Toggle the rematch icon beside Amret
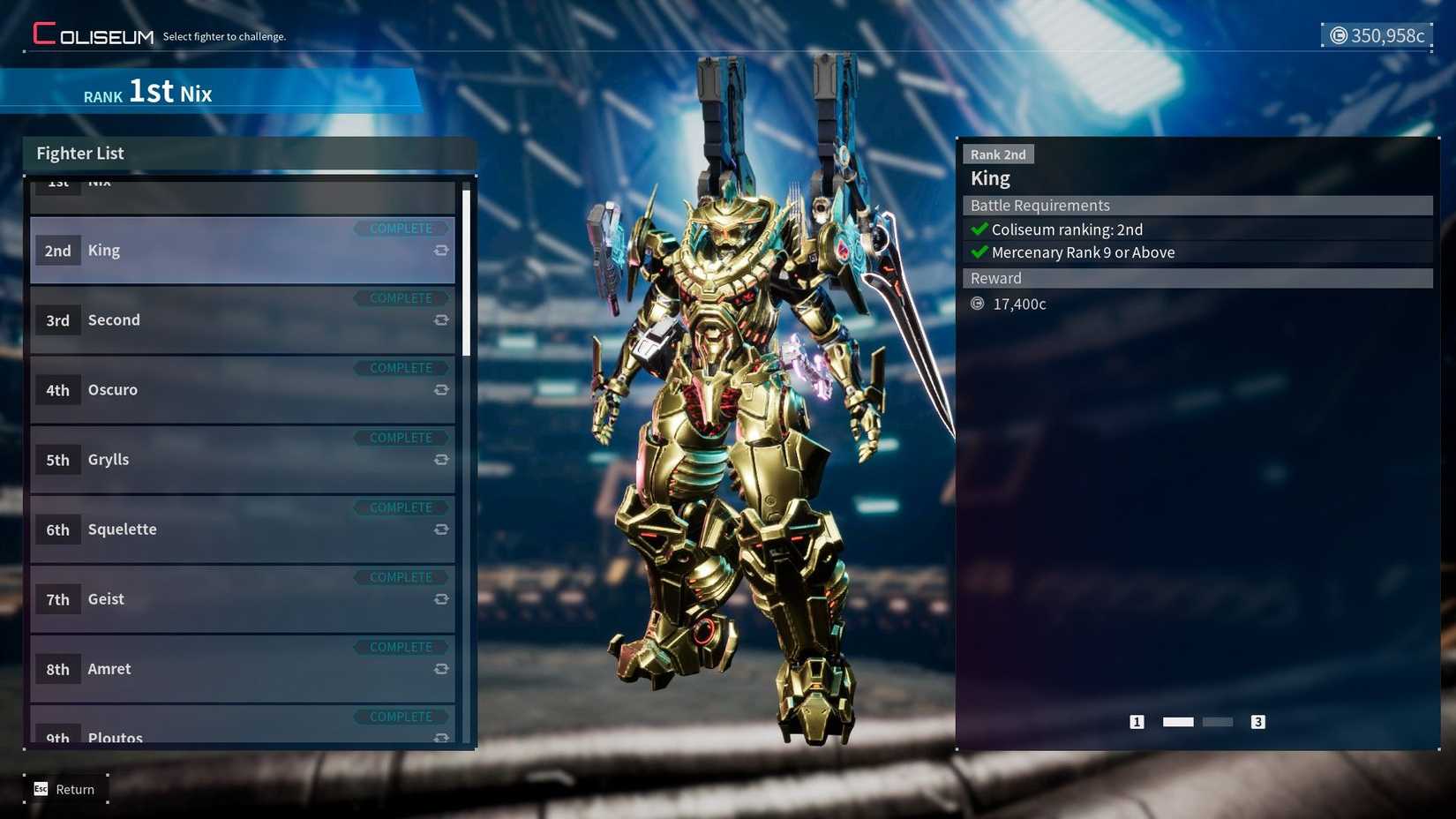The image size is (1456, 819). pos(441,669)
